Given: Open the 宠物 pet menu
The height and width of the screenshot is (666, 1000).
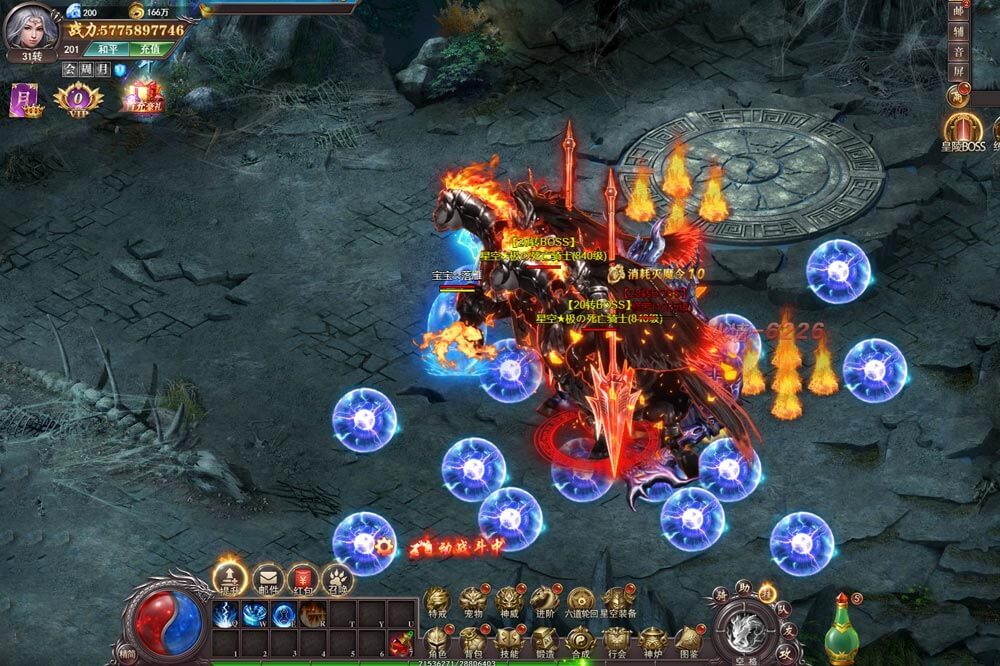Looking at the screenshot, I should tap(473, 600).
